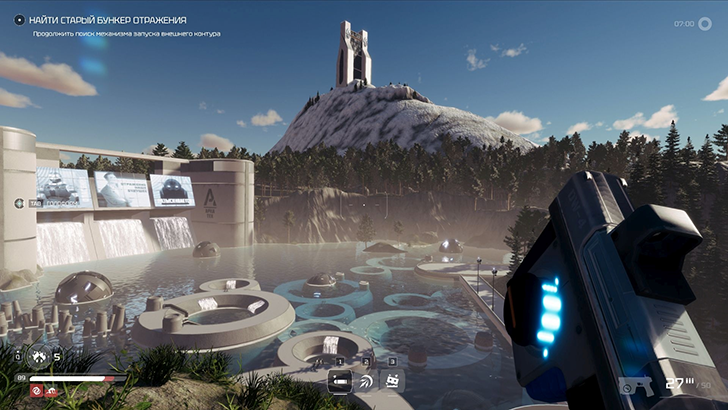Select the quest objective tracker at top
728x410 pixels.
pos(108,20)
